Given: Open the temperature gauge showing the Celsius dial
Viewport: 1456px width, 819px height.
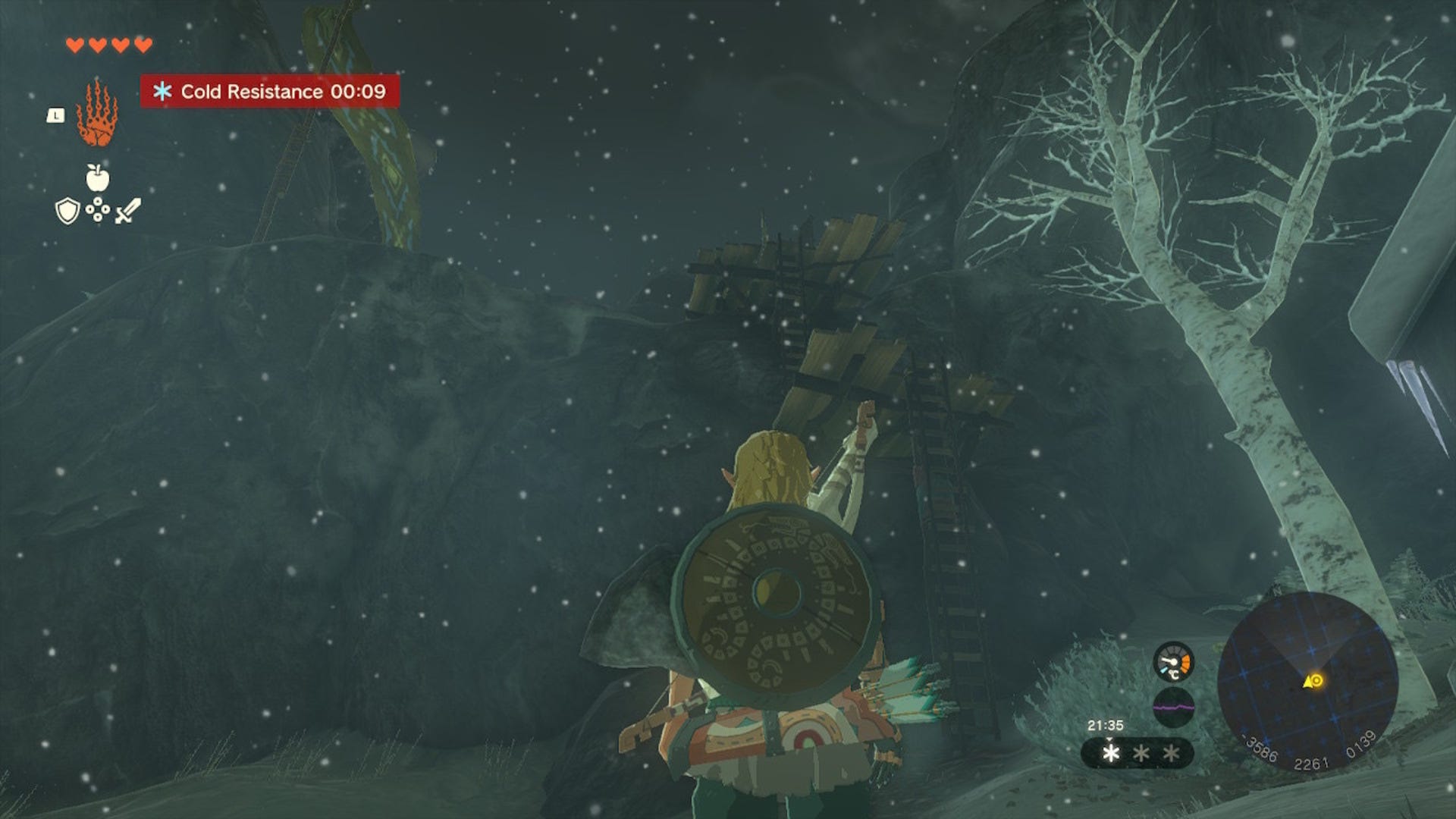Looking at the screenshot, I should 1174,661.
